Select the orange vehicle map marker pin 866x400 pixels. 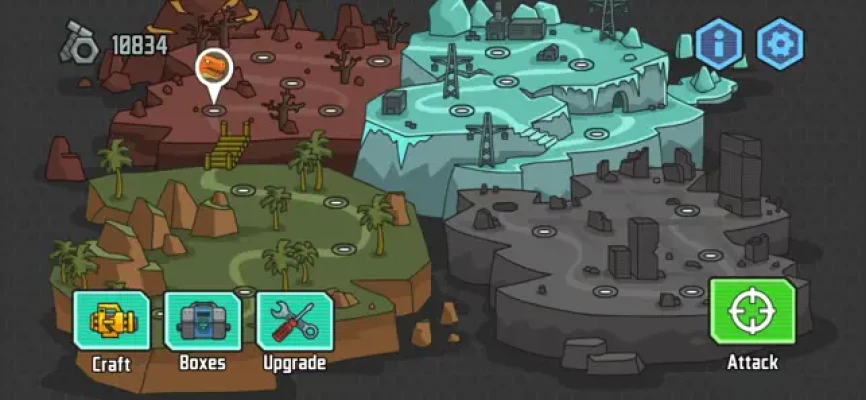(213, 69)
